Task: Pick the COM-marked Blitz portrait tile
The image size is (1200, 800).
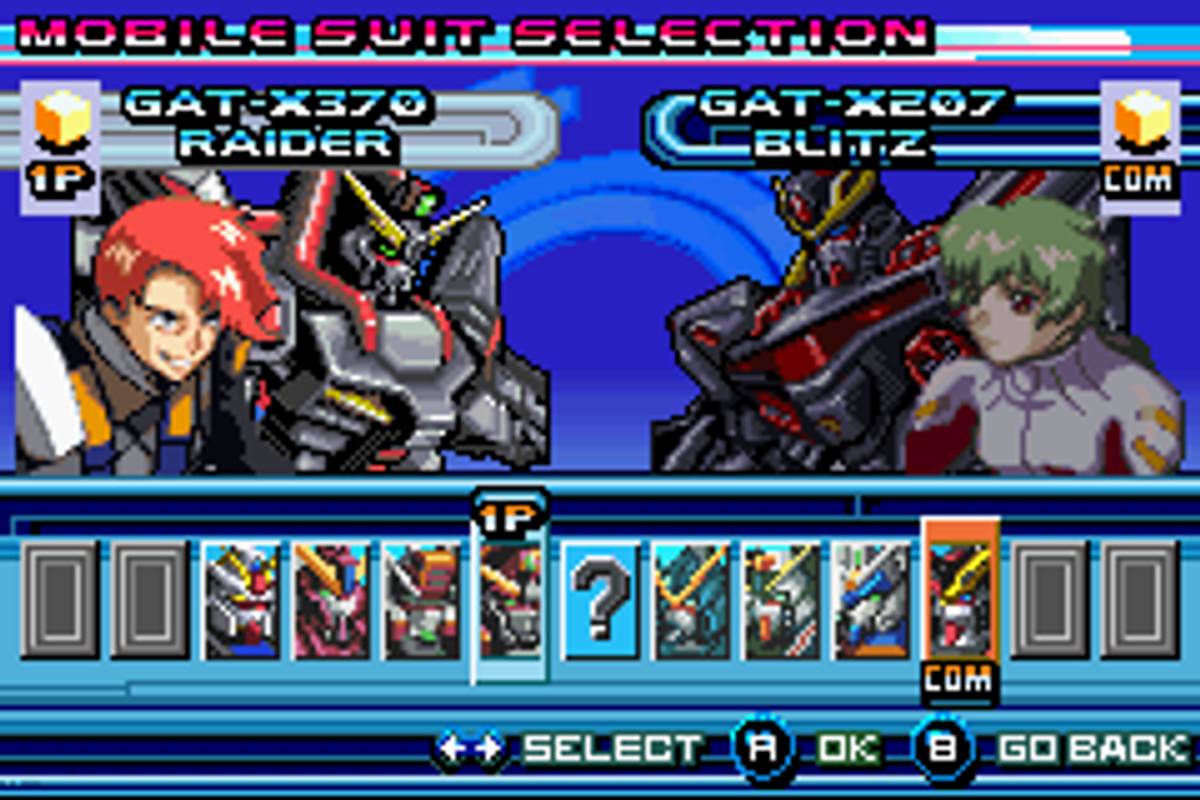Action: pos(960,600)
